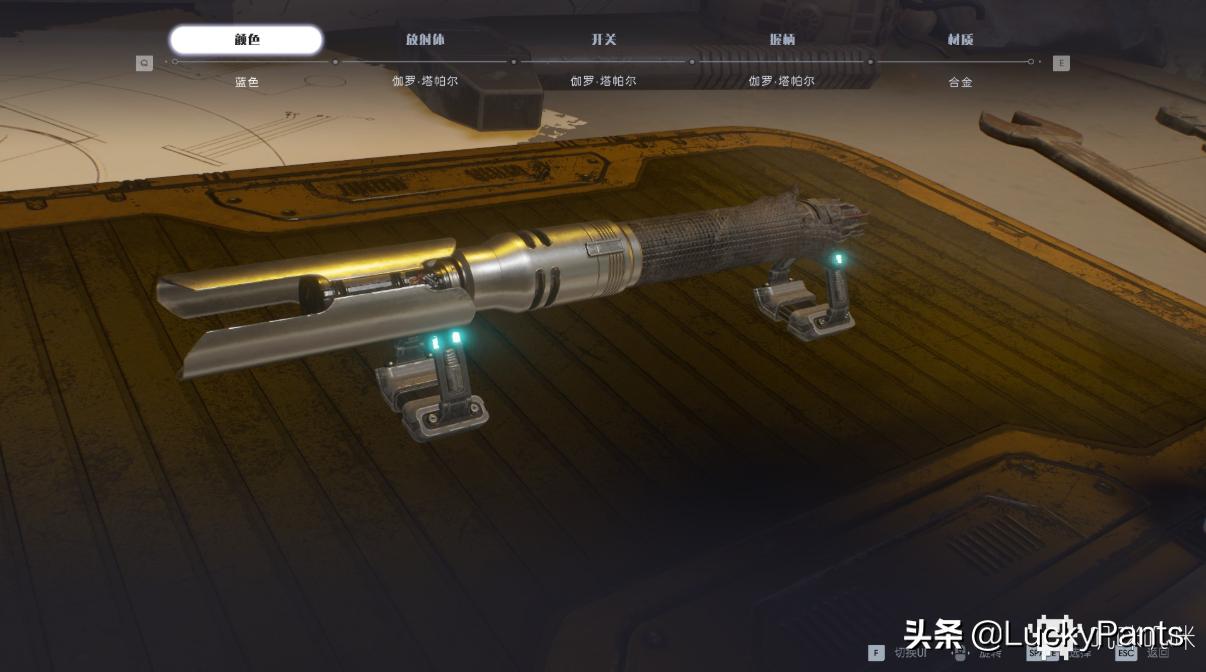This screenshot has height=672, width=1206.
Task: Choose the 握柄 (Sleeve) tab
Action: point(782,40)
